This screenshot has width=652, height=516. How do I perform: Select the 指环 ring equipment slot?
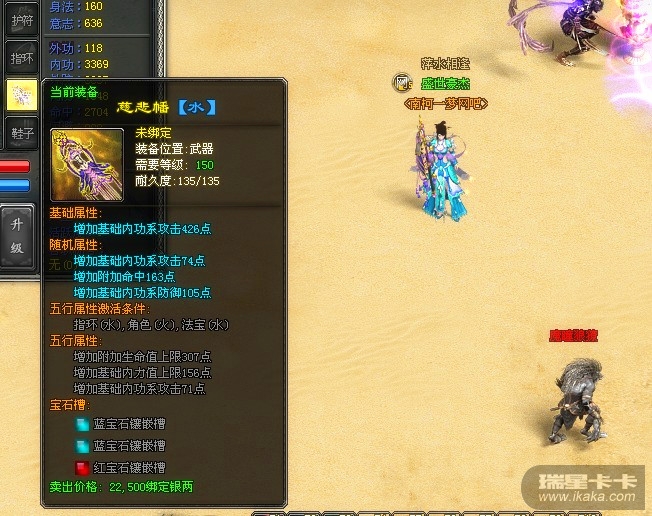tap(22, 57)
